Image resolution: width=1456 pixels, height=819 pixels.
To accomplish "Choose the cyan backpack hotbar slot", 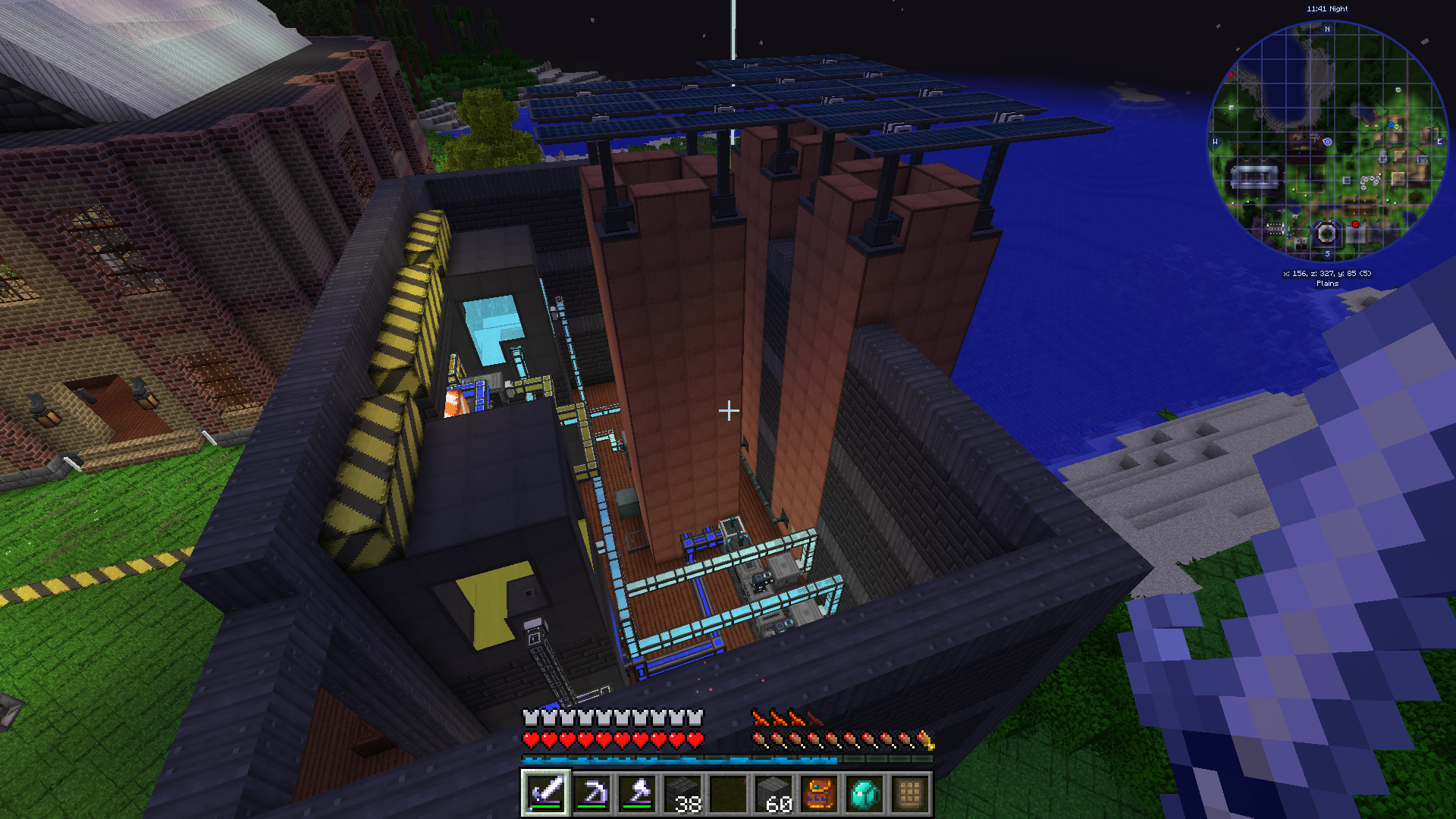I will pyautogui.click(x=864, y=794).
